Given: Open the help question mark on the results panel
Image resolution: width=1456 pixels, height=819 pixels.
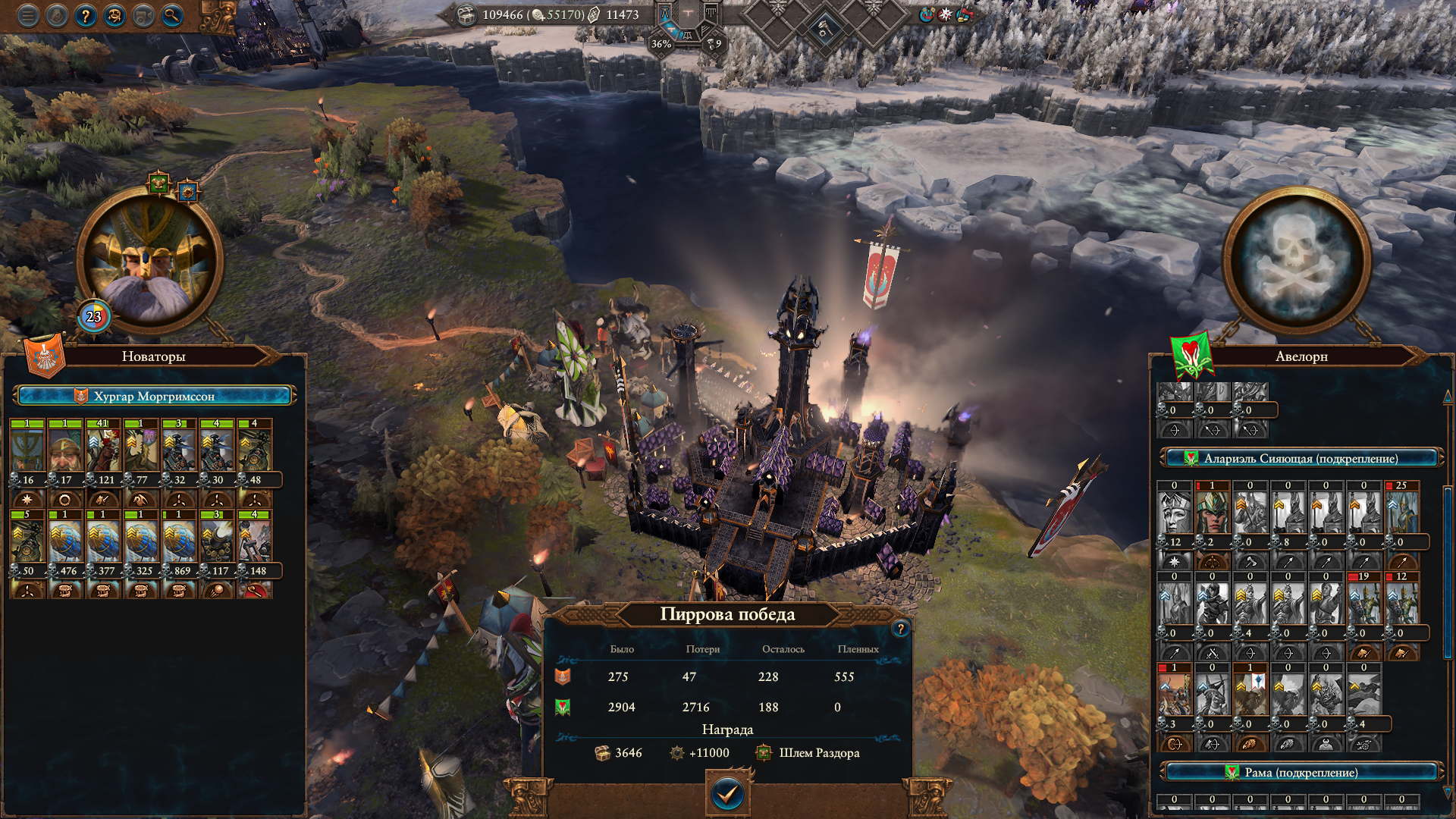Looking at the screenshot, I should (900, 629).
